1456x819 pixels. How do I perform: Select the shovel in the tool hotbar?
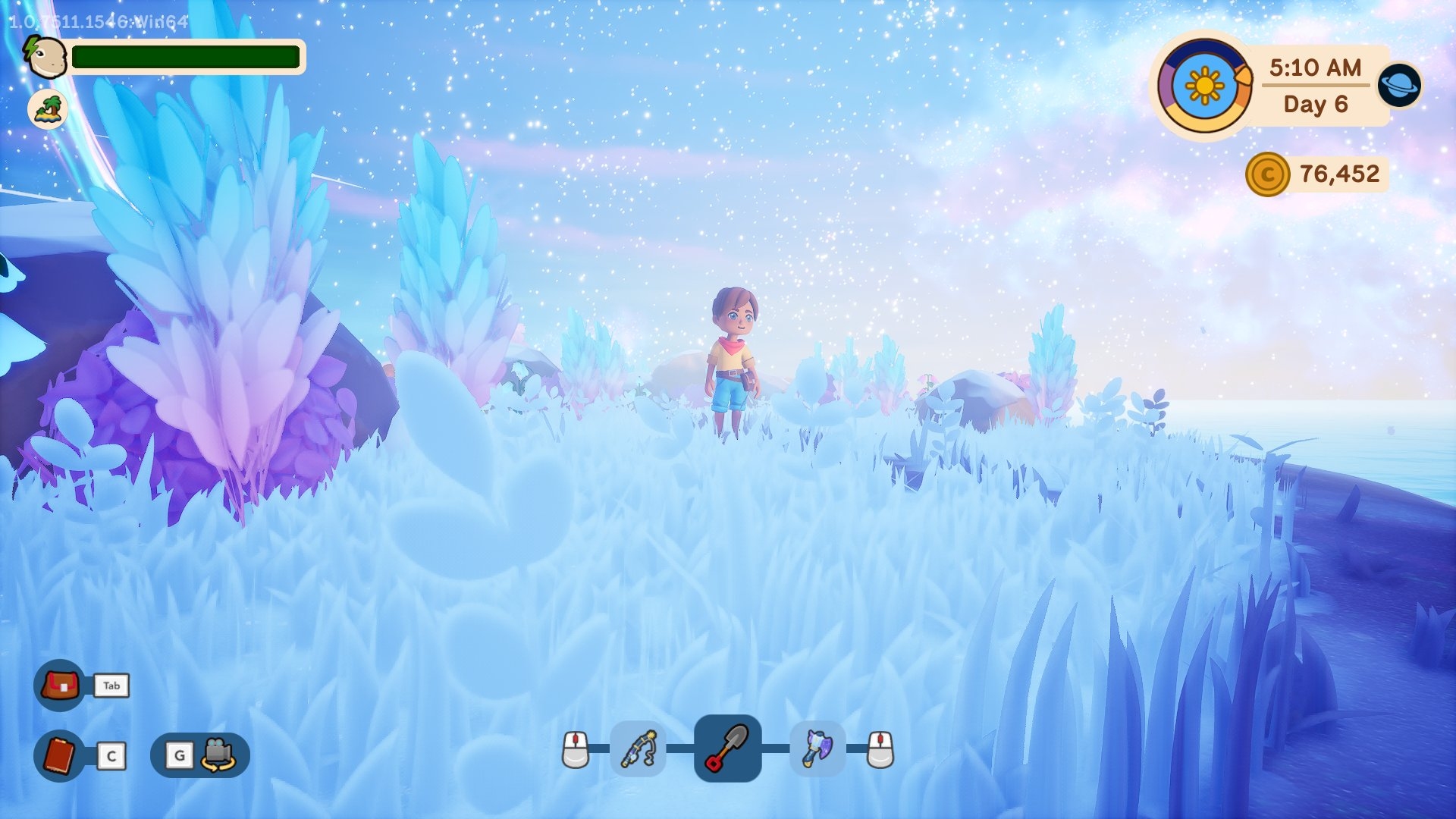tap(727, 748)
